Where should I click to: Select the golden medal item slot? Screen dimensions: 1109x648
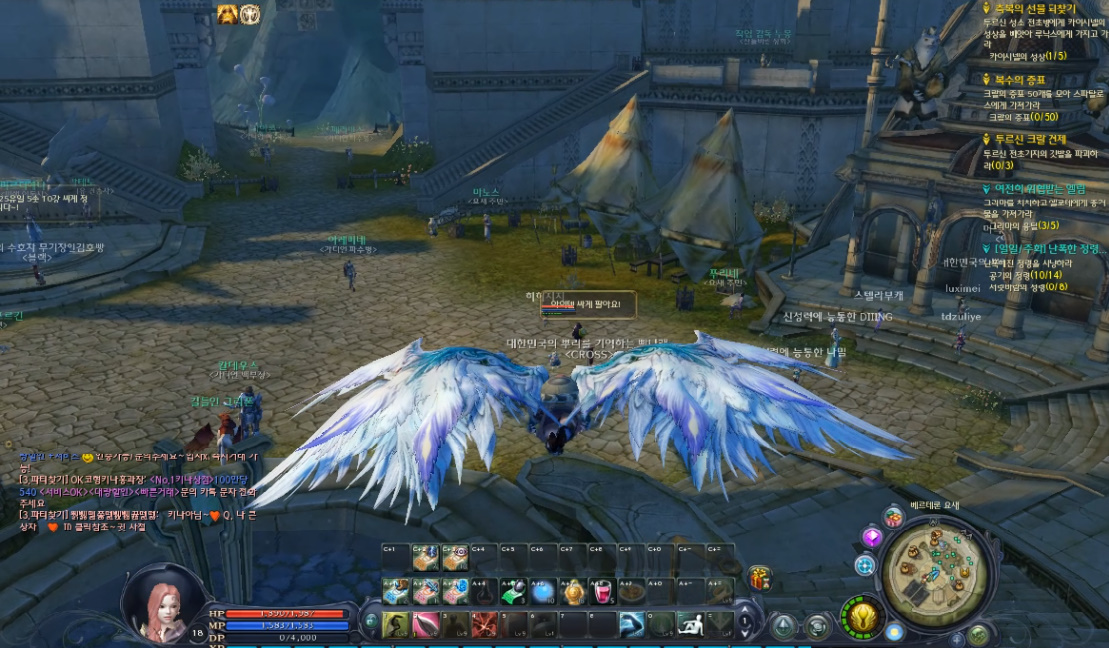pos(574,592)
